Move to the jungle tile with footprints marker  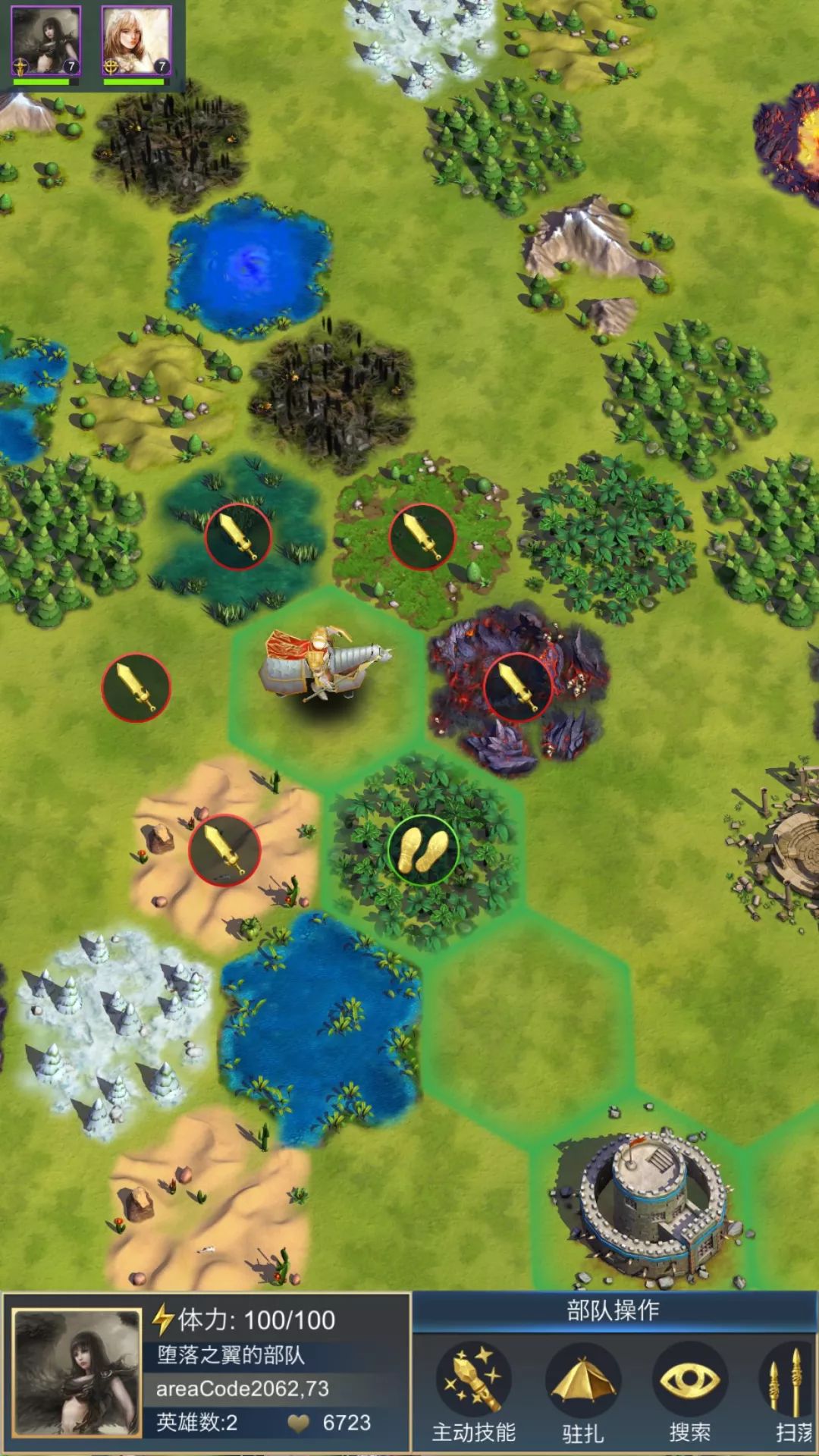click(x=423, y=850)
